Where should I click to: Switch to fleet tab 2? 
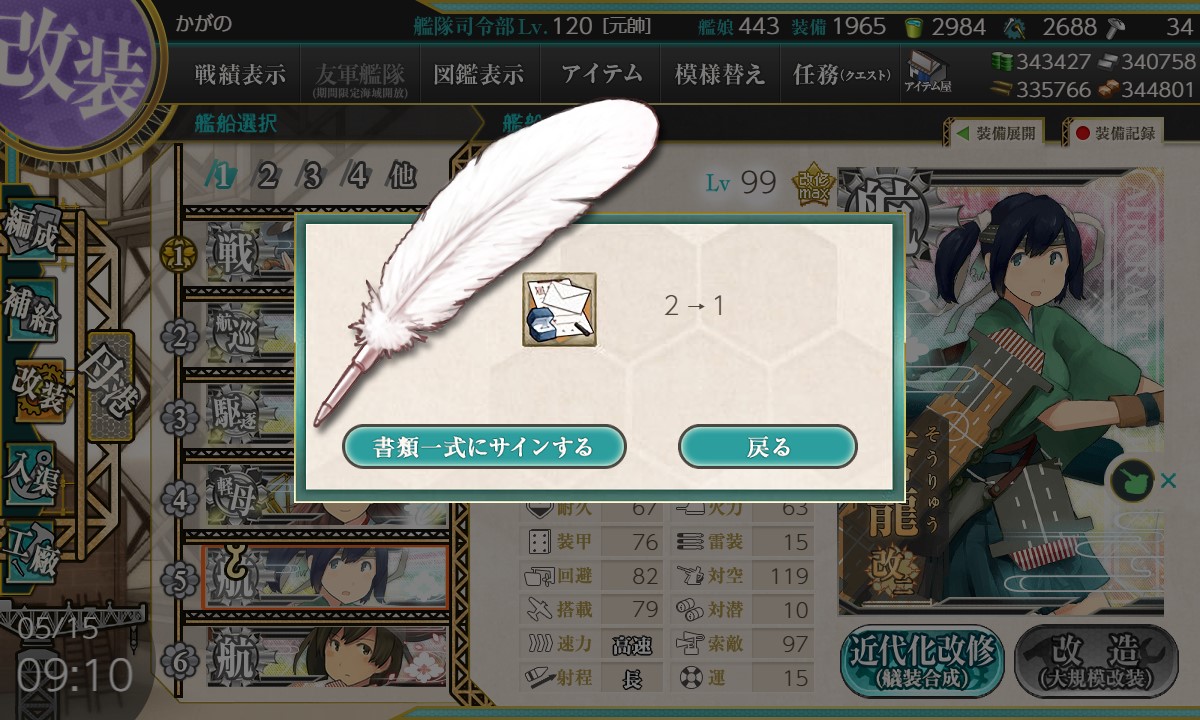[267, 176]
